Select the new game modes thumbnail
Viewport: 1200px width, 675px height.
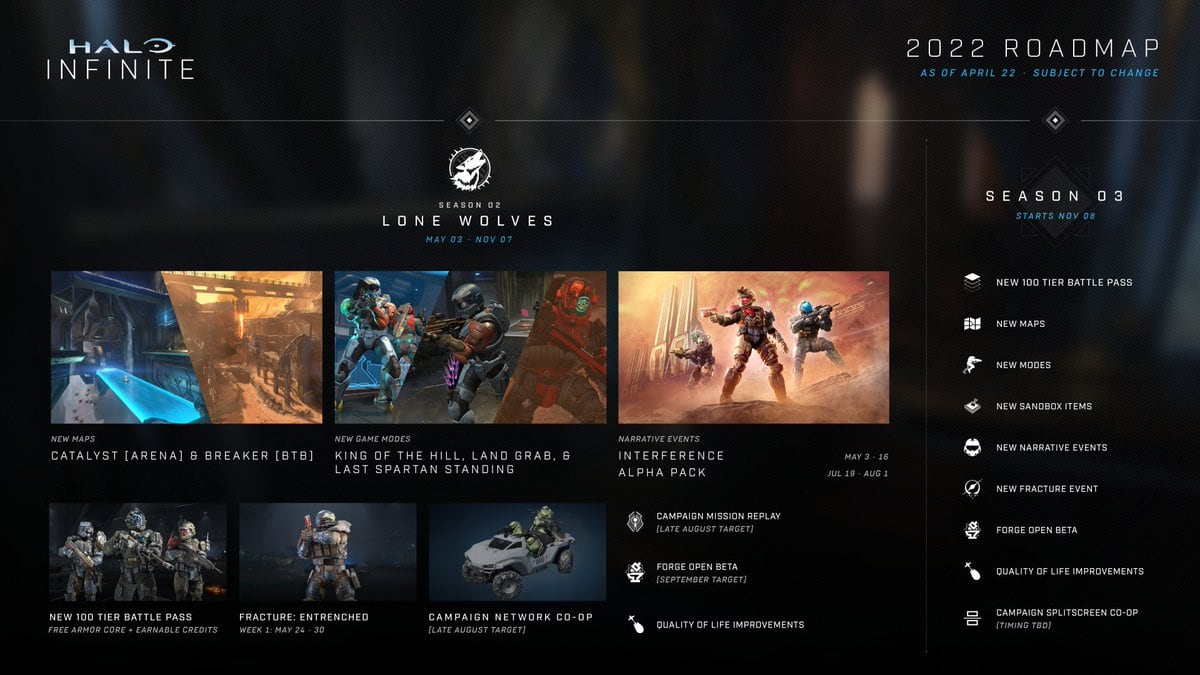[x=470, y=347]
